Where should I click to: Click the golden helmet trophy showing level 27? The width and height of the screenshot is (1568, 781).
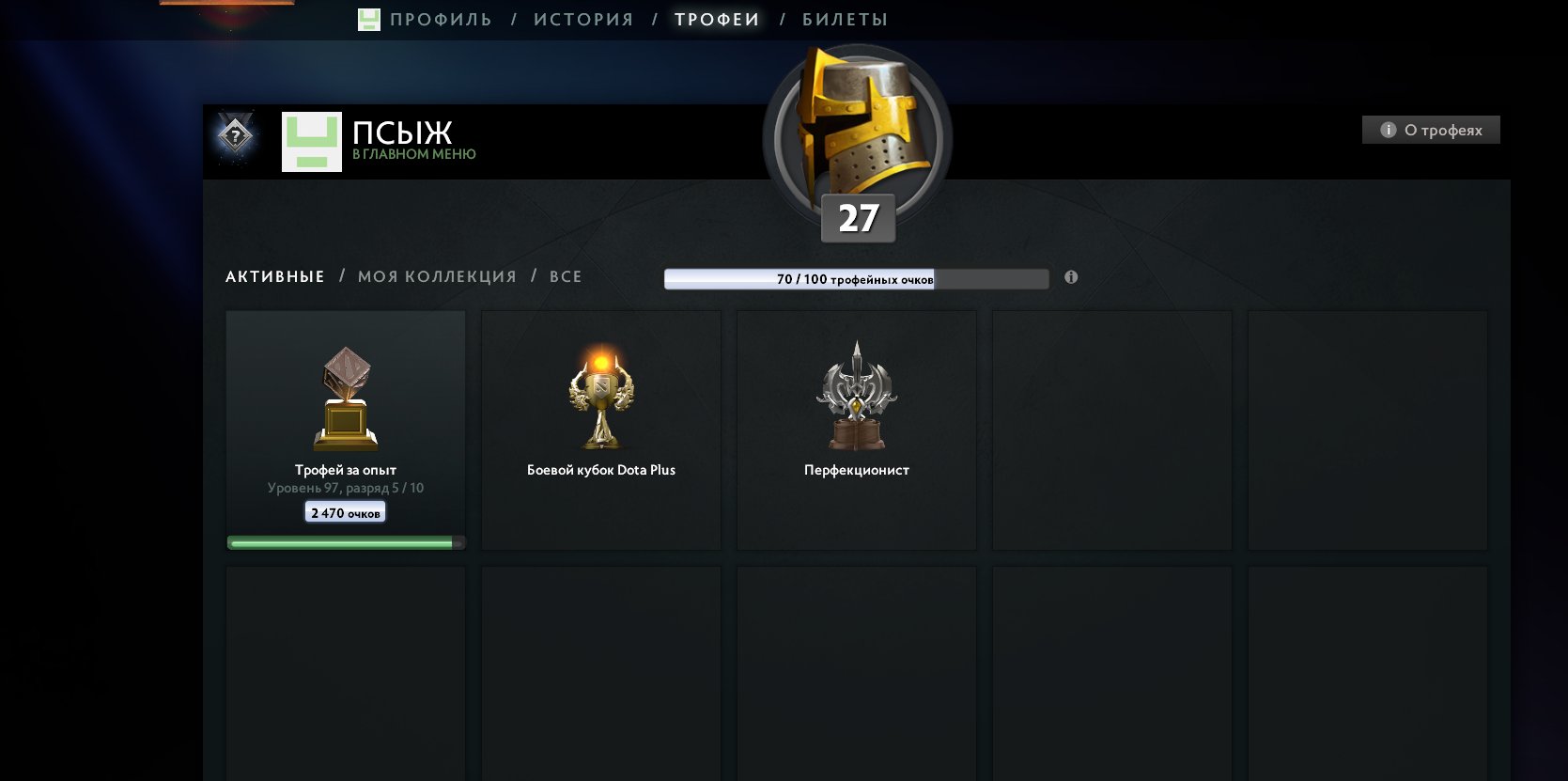click(857, 139)
